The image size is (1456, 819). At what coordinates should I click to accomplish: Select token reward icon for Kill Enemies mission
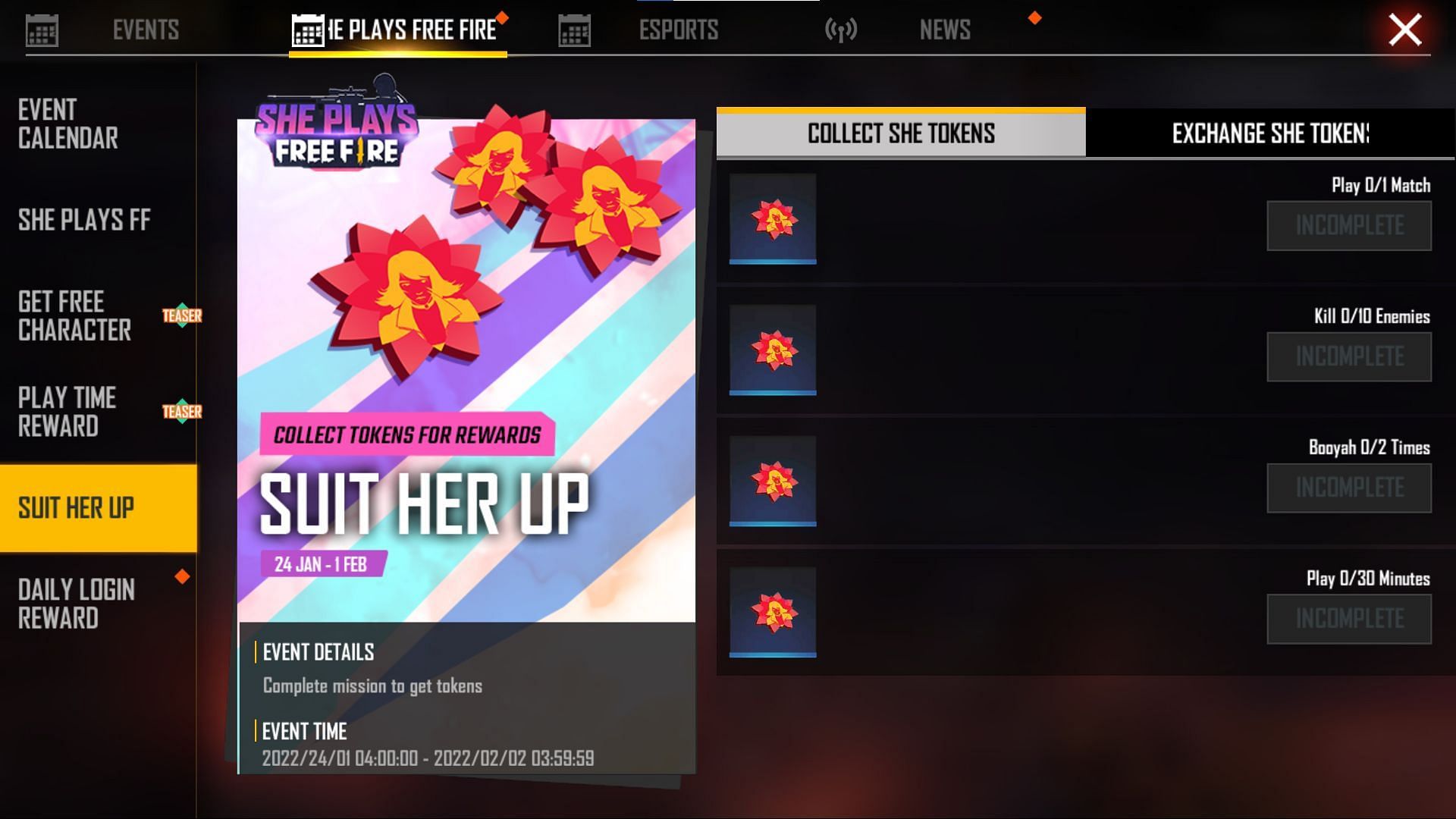[773, 350]
